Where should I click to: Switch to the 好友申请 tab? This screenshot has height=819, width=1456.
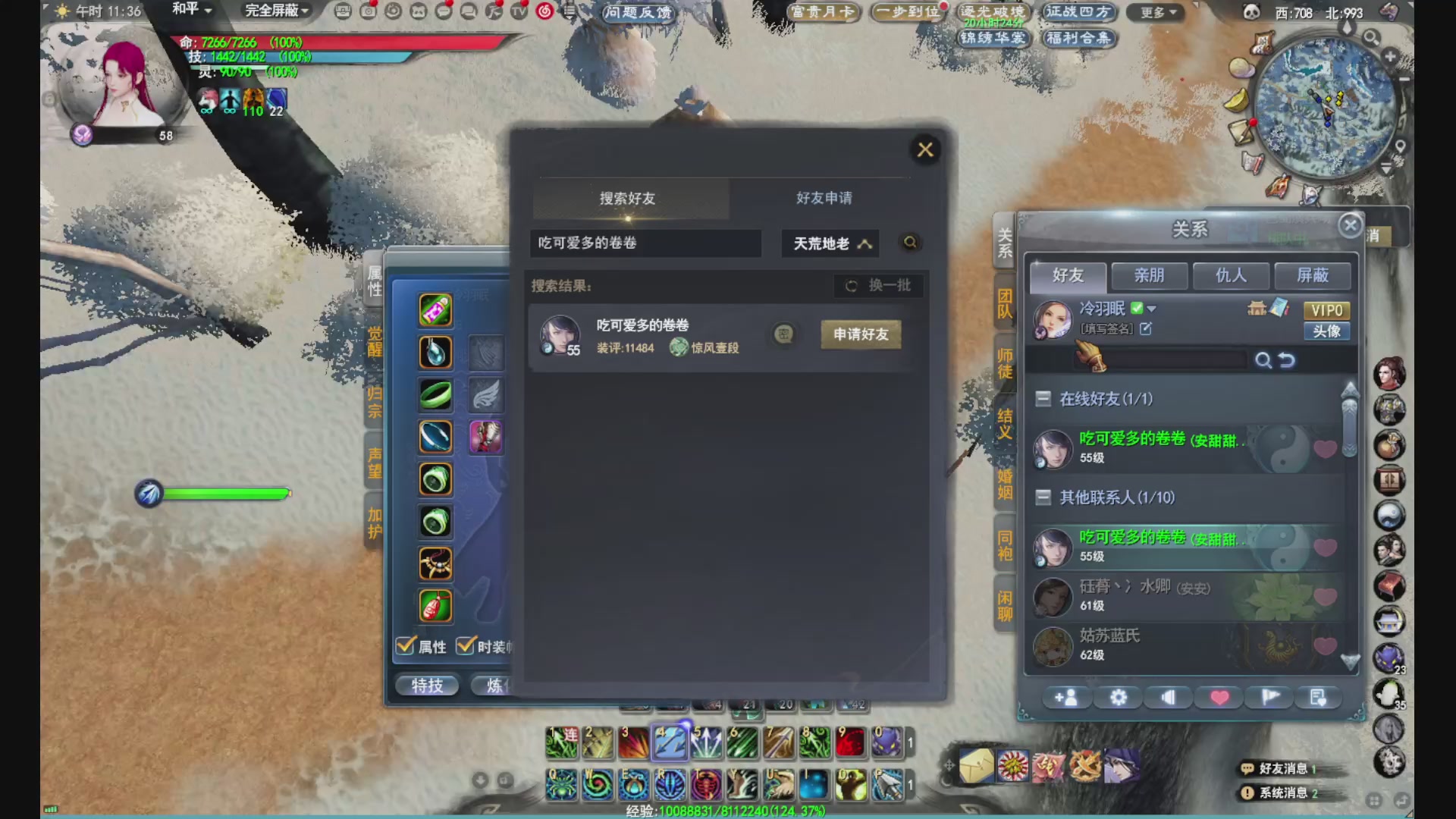point(823,198)
